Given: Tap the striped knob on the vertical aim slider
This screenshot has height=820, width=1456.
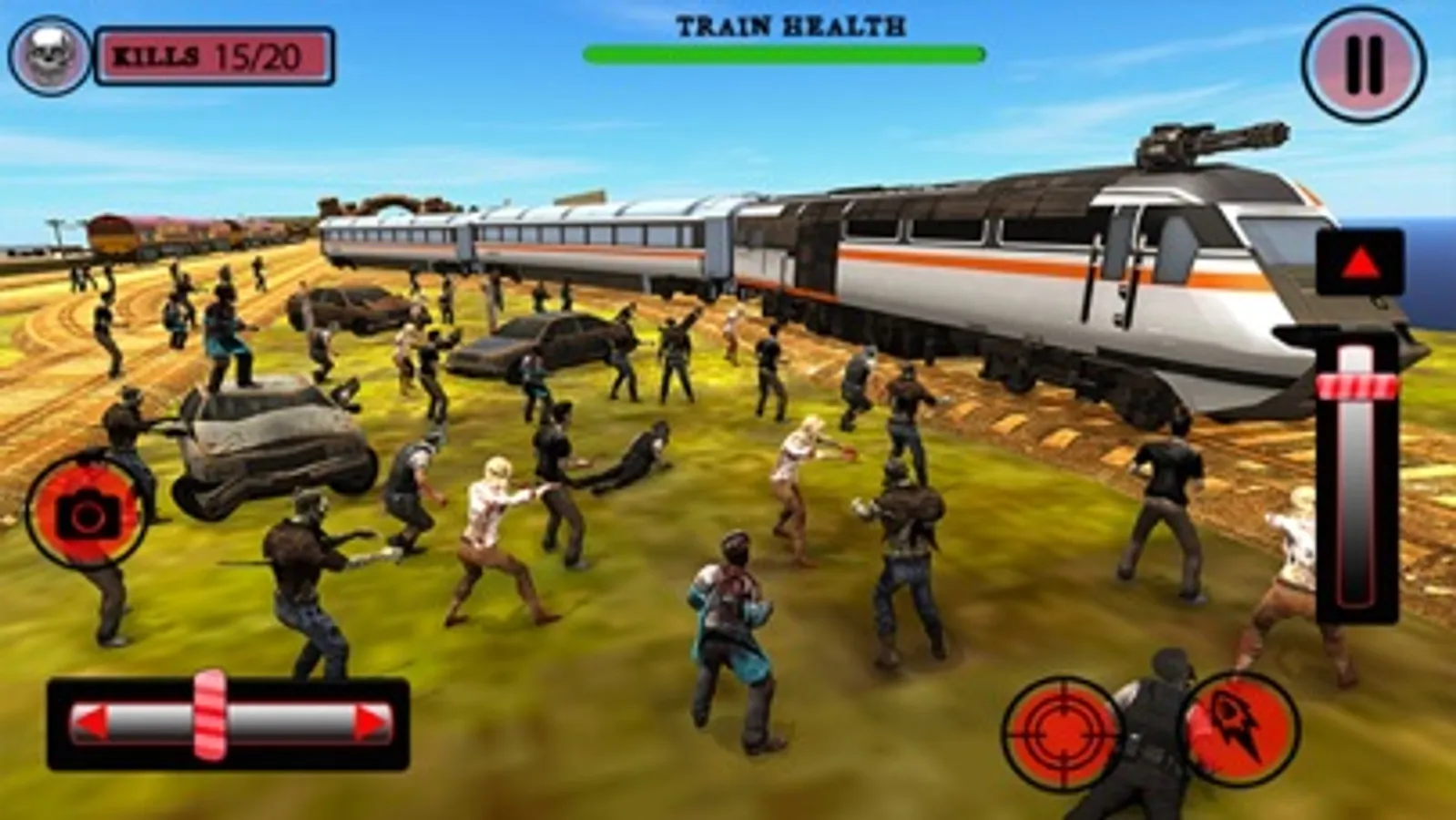Looking at the screenshot, I should click(1358, 386).
